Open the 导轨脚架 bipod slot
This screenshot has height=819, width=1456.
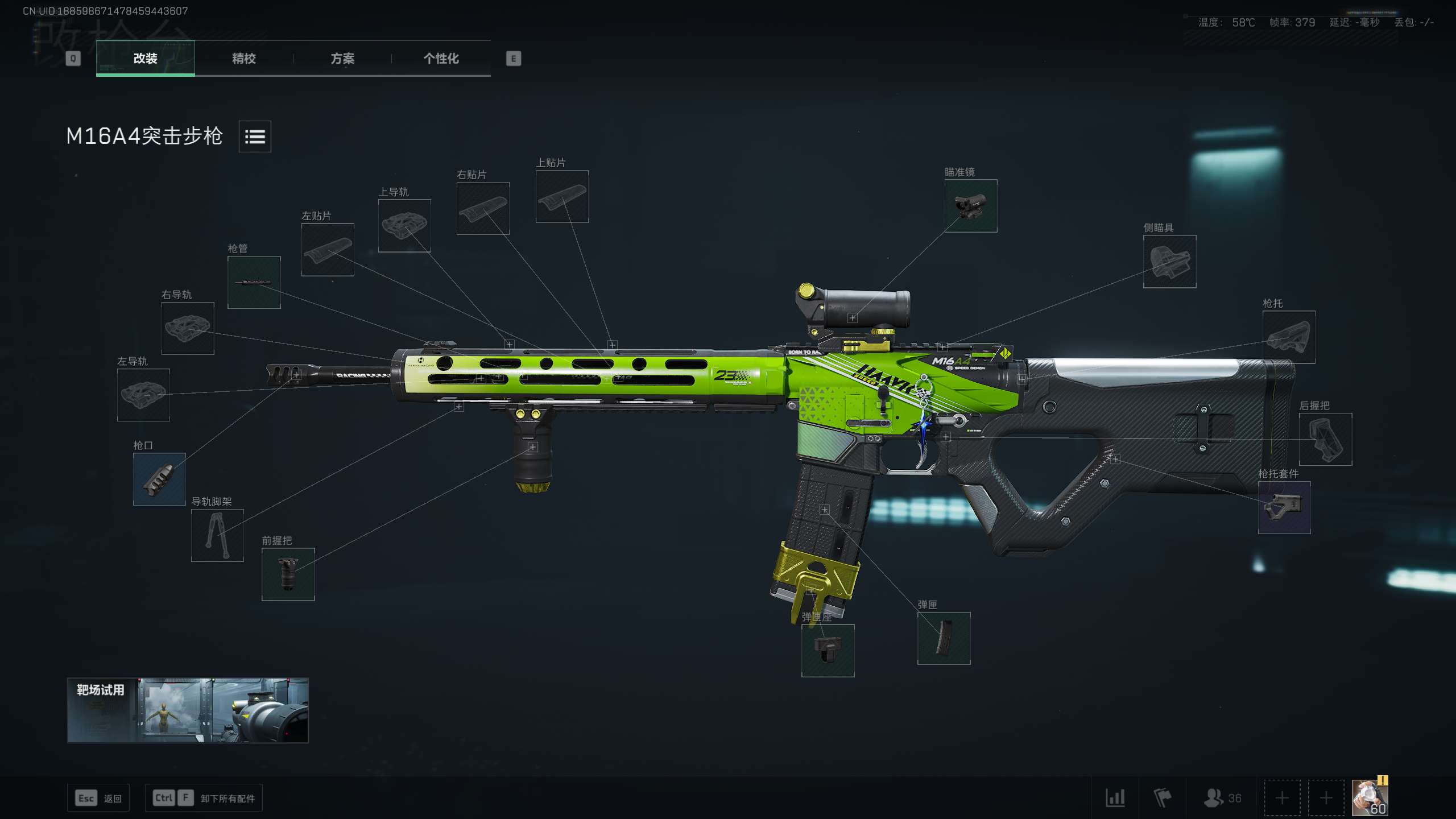pos(217,535)
